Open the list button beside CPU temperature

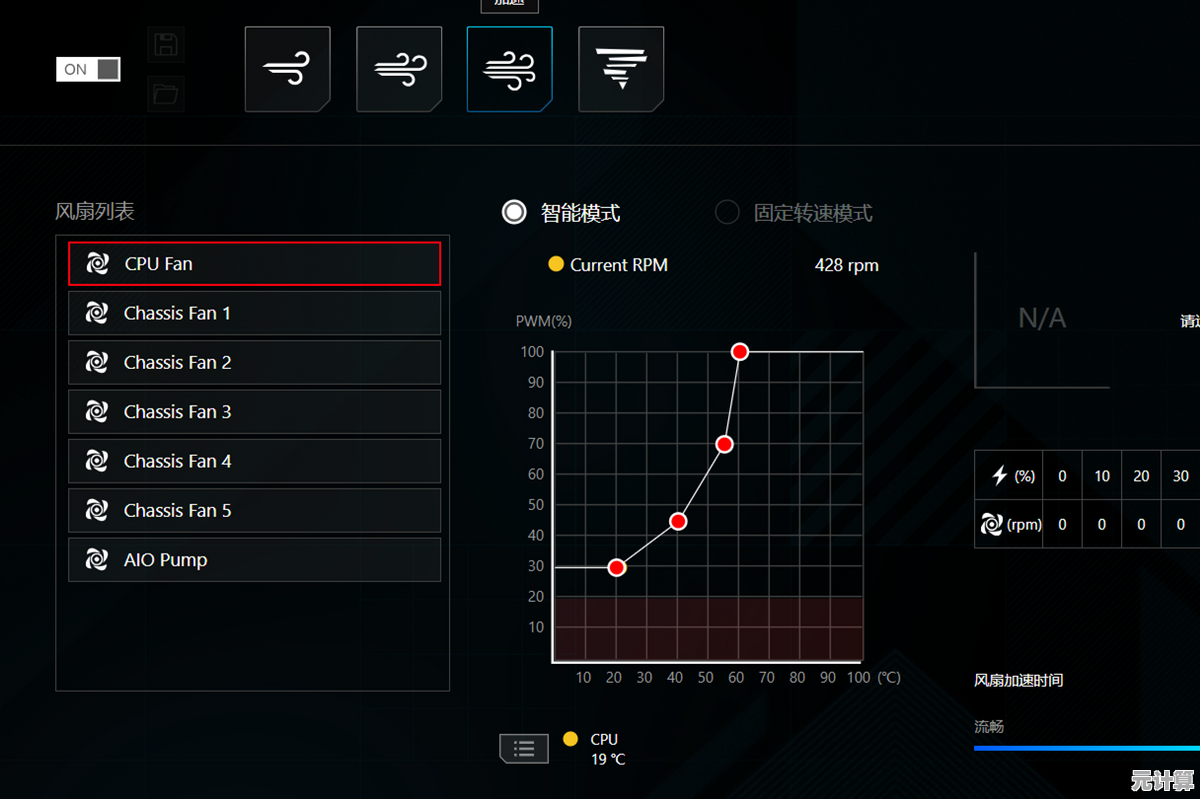pos(524,748)
